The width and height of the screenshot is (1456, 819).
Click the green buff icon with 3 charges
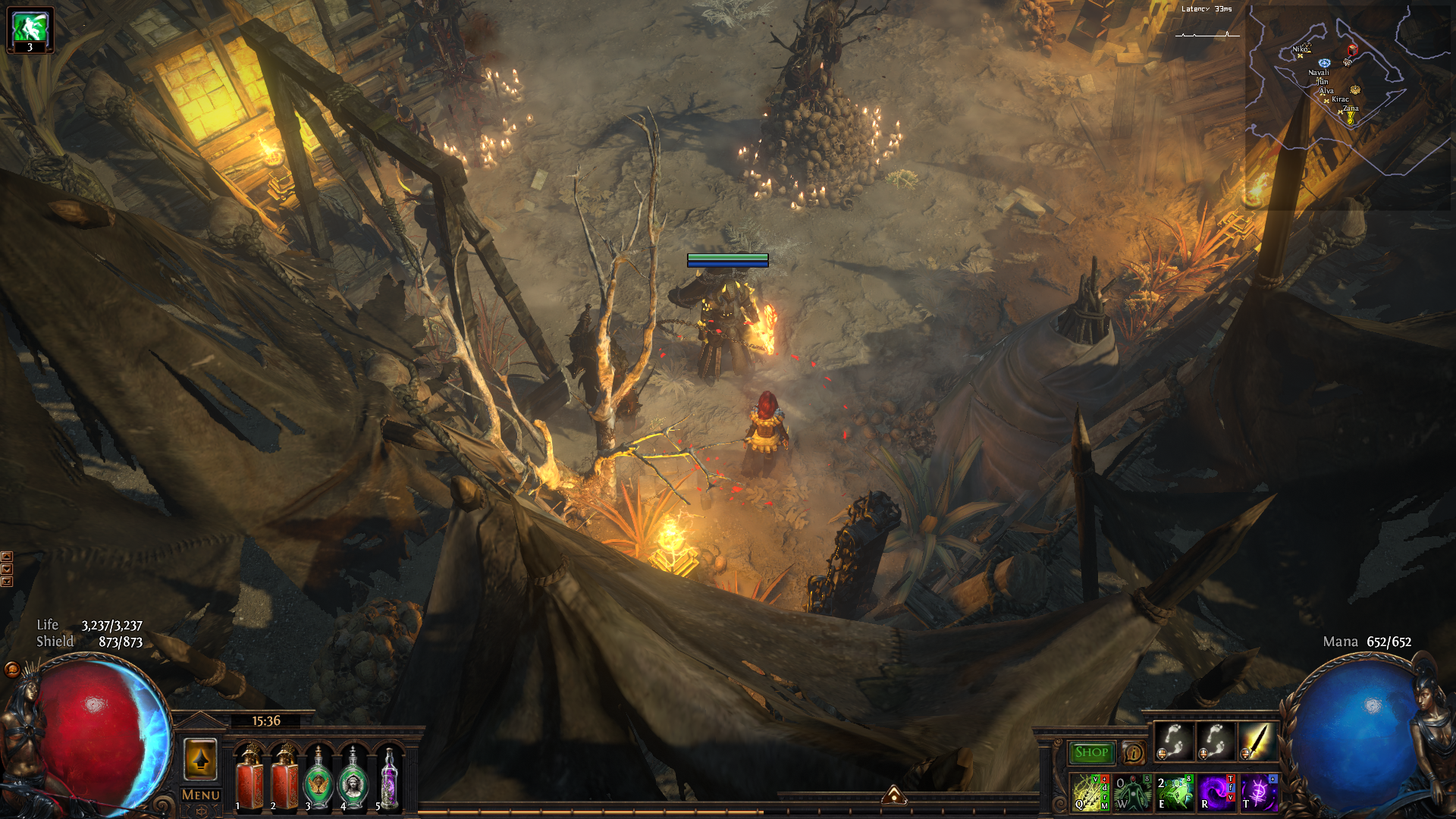[30, 30]
